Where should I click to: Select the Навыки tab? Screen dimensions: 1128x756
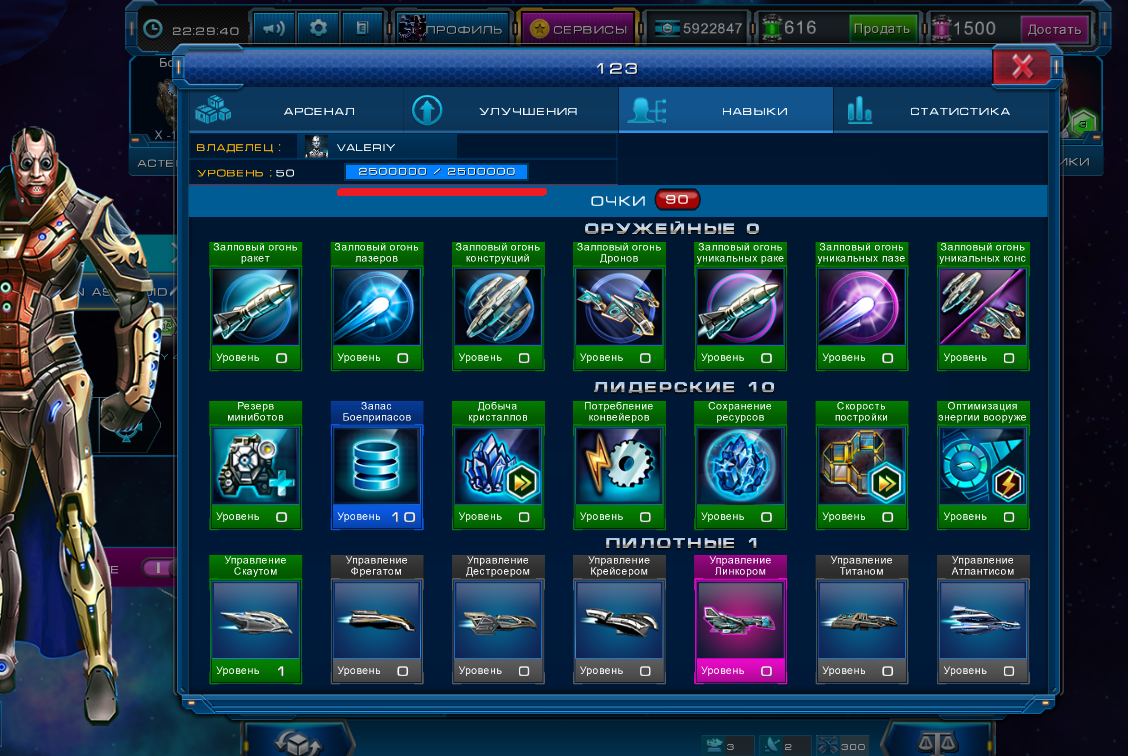pyautogui.click(x=726, y=111)
